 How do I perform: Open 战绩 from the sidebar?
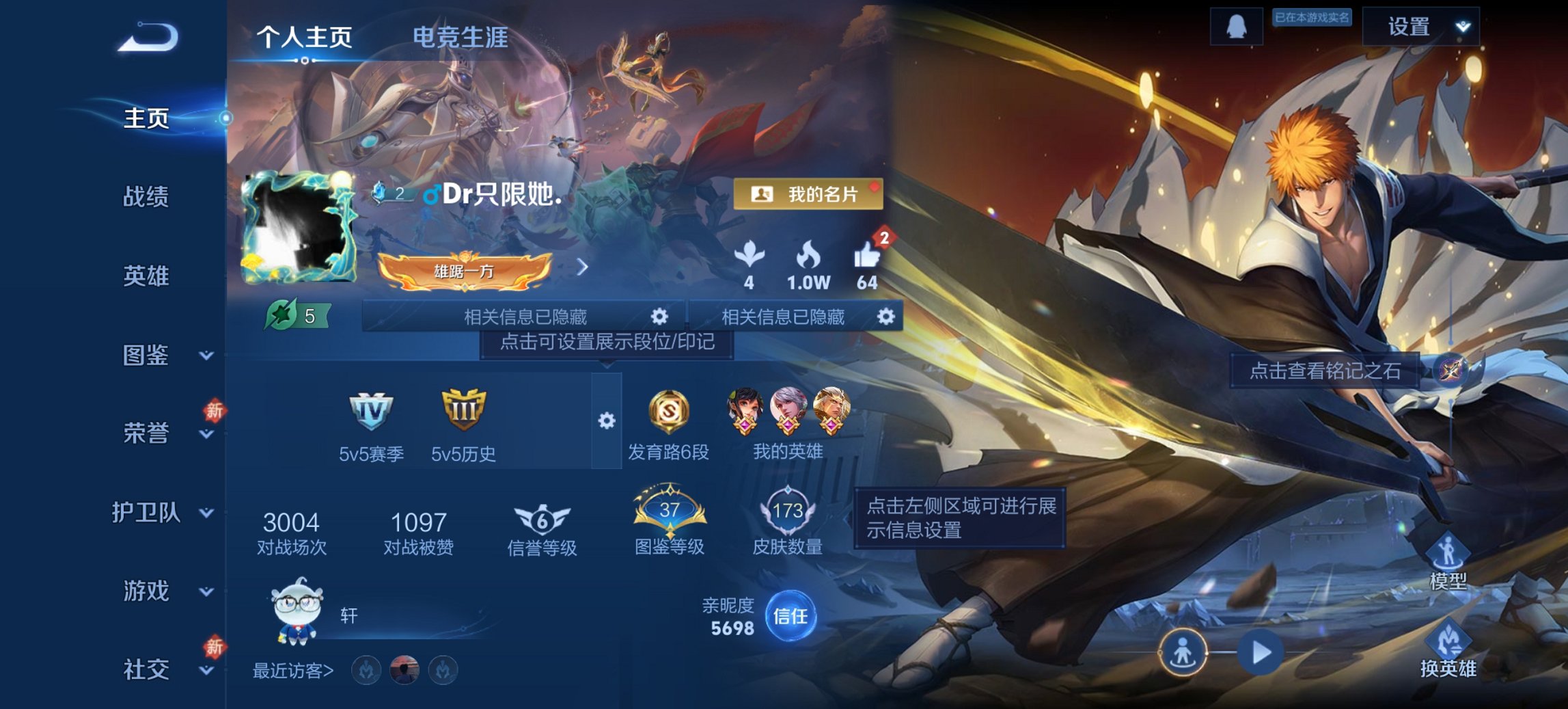coord(145,197)
